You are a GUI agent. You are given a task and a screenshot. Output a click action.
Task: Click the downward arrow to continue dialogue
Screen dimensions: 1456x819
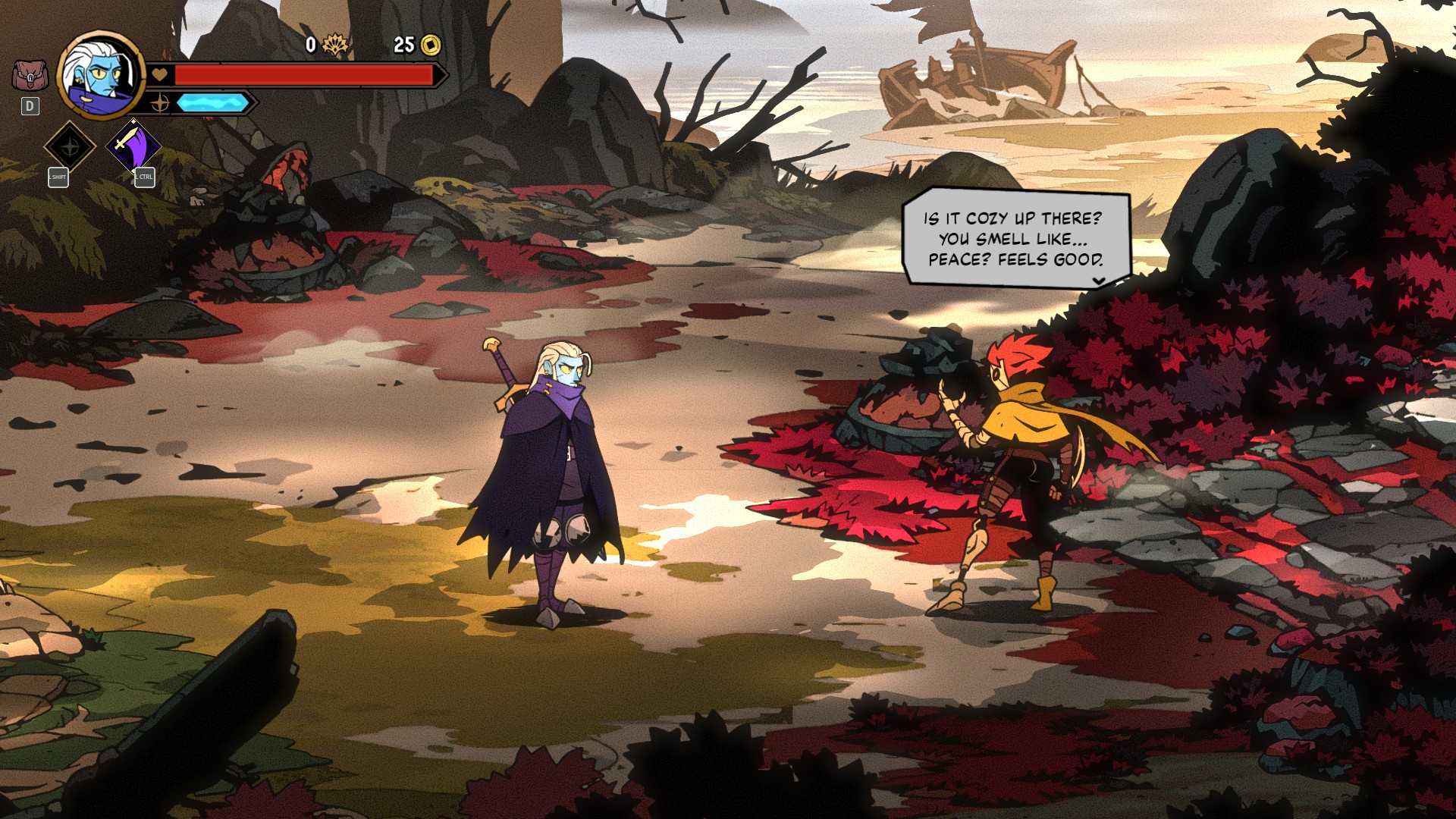coord(1097,280)
